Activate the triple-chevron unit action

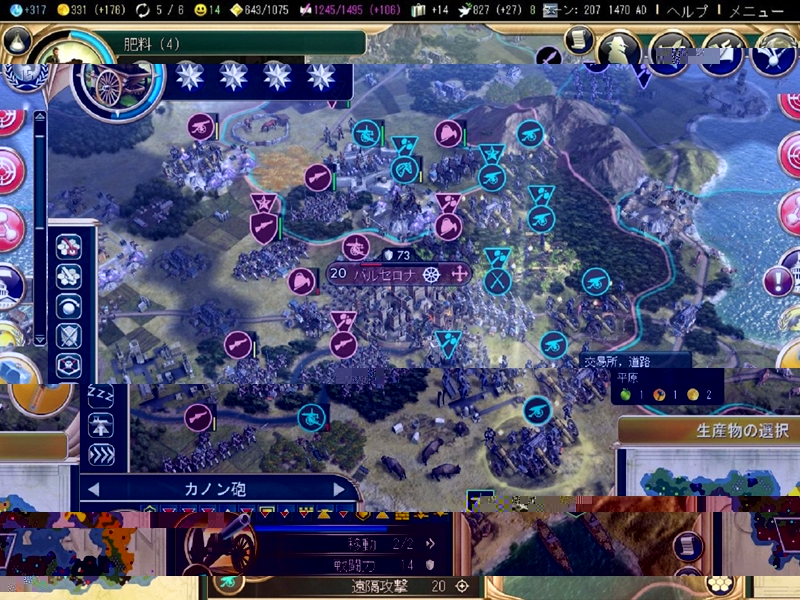[x=101, y=455]
